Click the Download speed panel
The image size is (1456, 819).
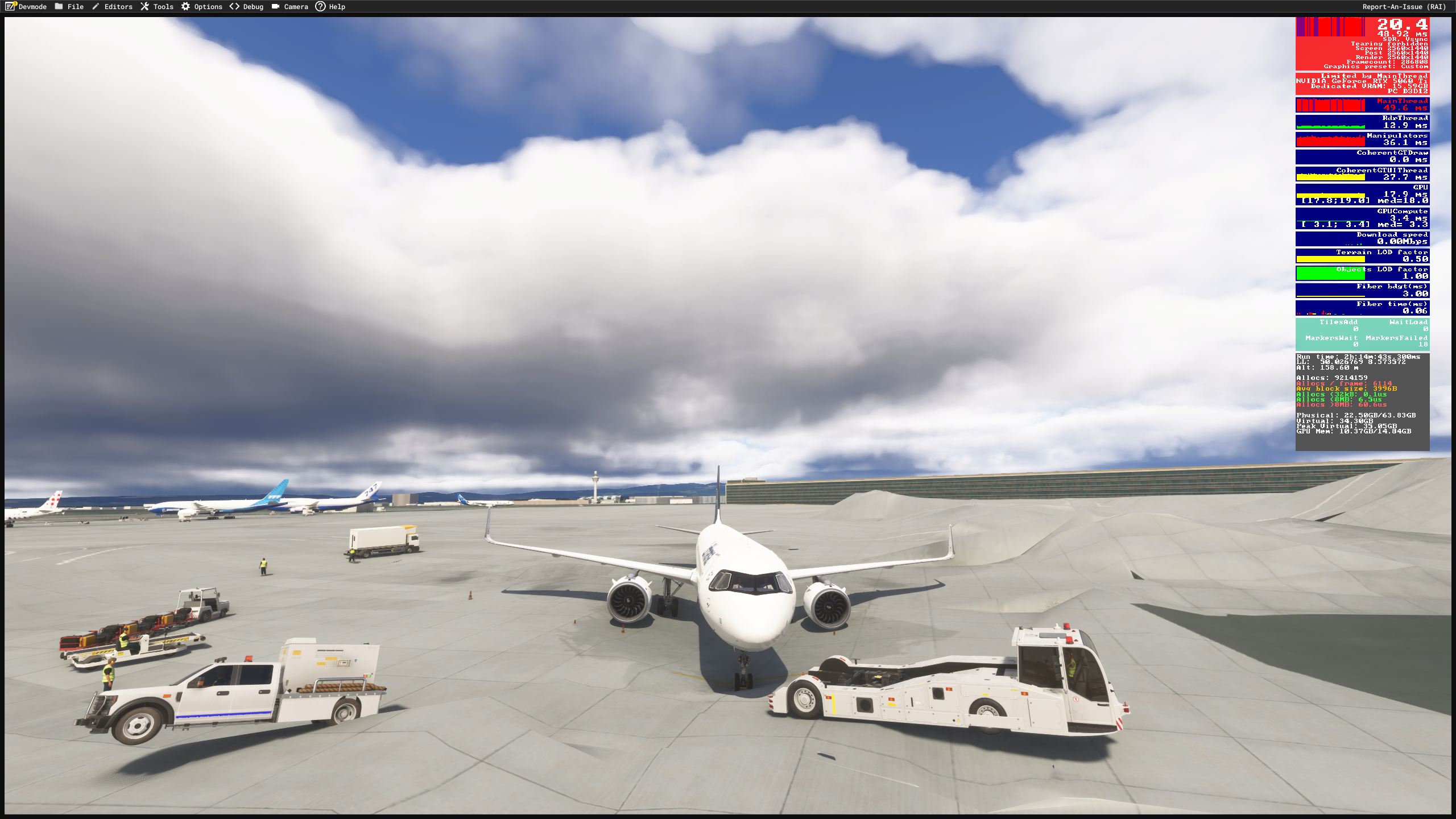pyautogui.click(x=1363, y=238)
